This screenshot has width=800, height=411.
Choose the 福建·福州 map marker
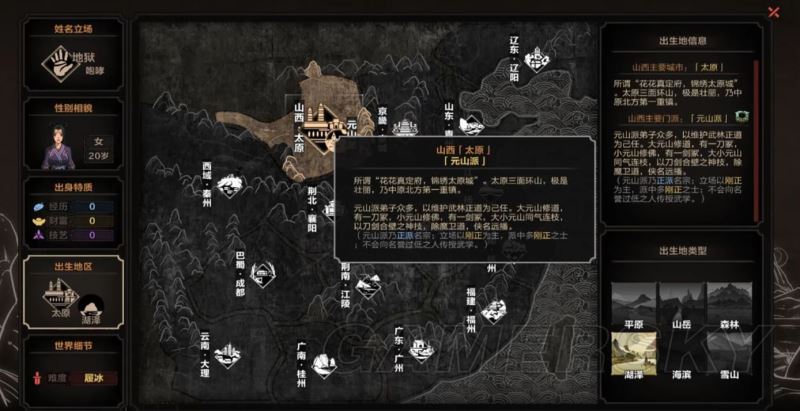(492, 310)
